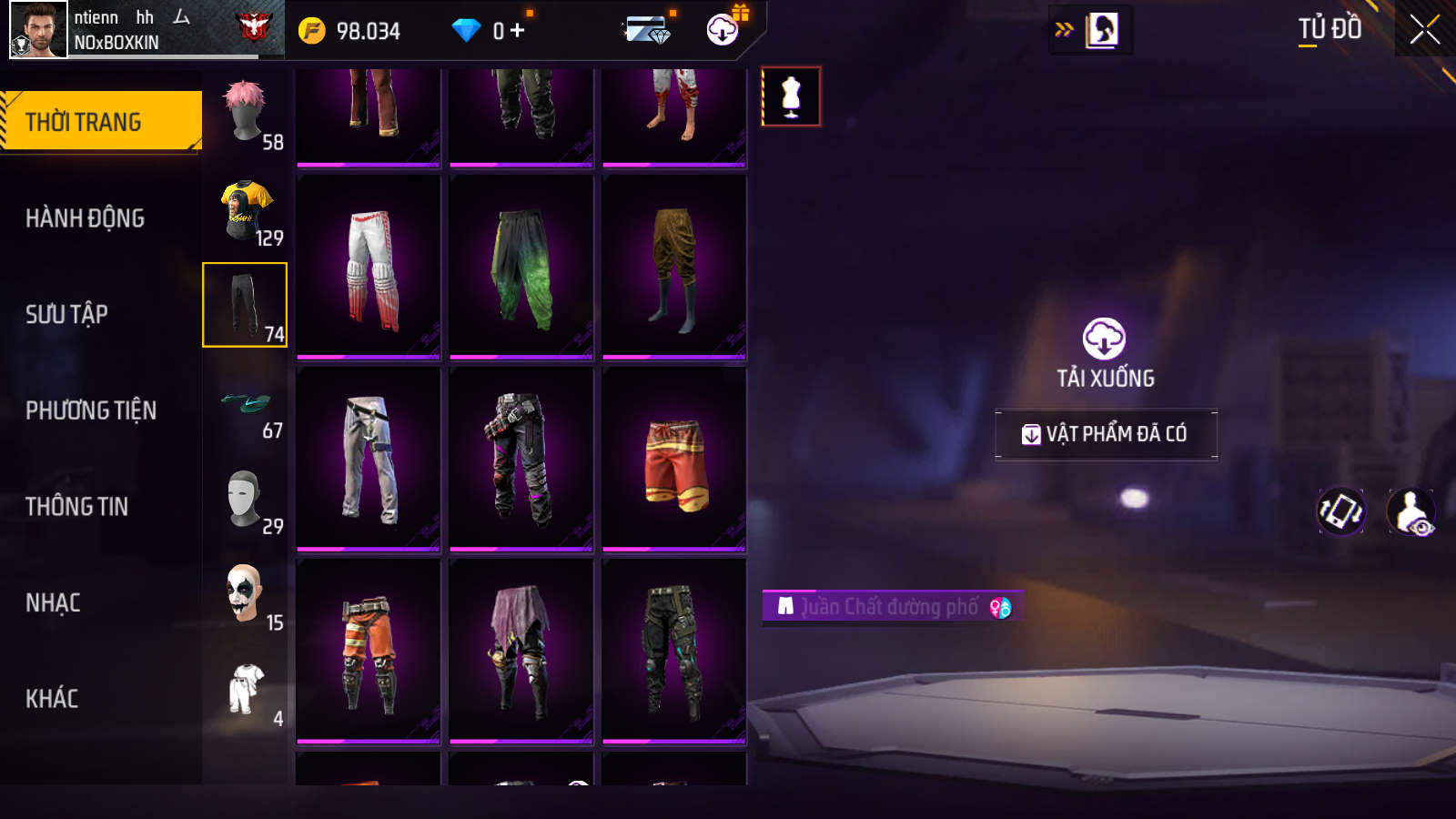The height and width of the screenshot is (819, 1456).
Task: Add diamonds with the plus button
Action: click(518, 31)
